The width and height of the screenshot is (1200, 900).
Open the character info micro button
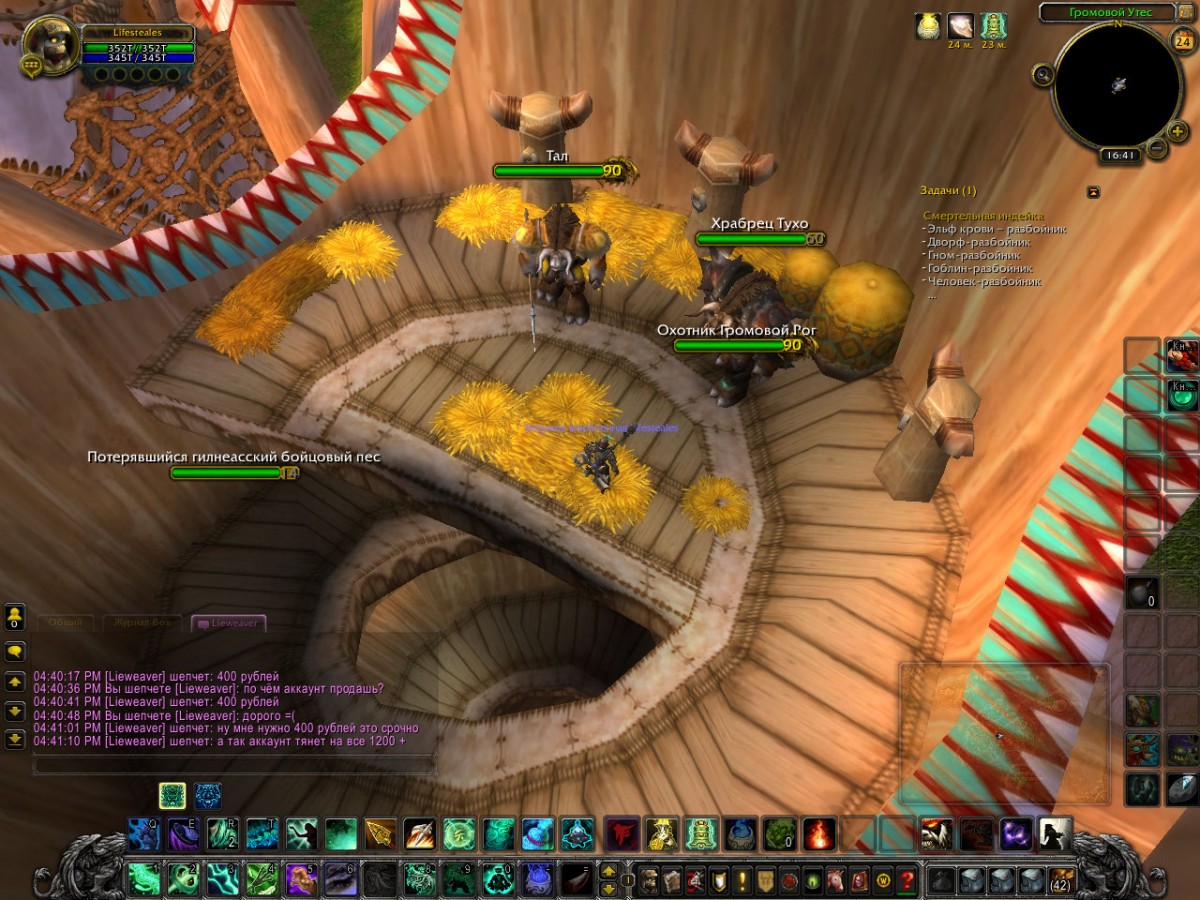pos(648,880)
